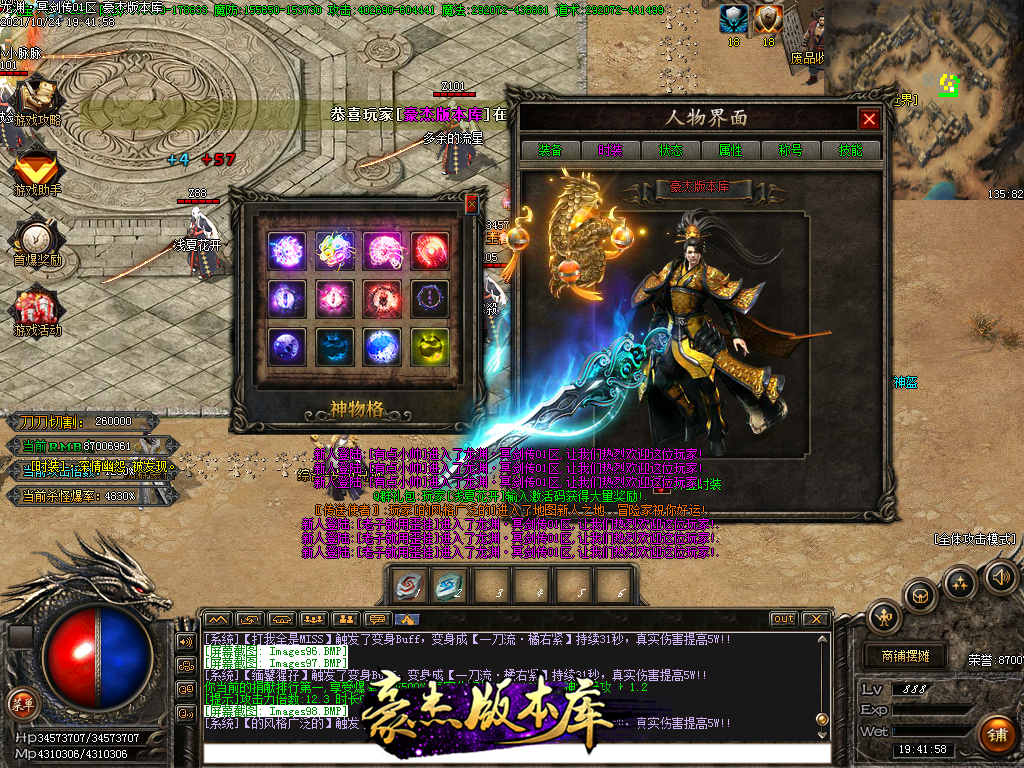Viewport: 1024px width, 768px height.
Task: Open the 时装 fashion tab
Action: [610, 150]
